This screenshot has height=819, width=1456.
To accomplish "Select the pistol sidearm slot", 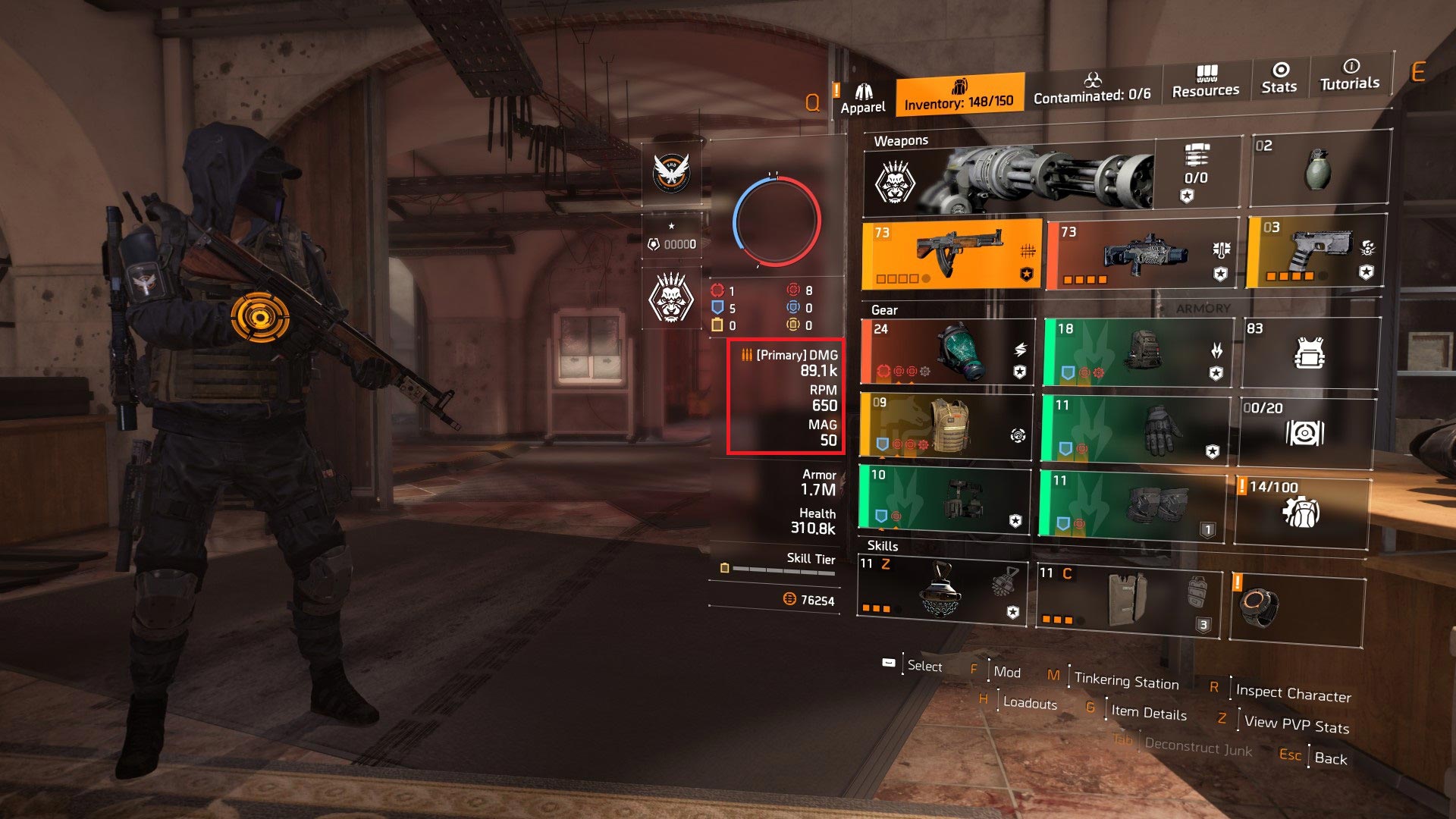I will pyautogui.click(x=1312, y=254).
